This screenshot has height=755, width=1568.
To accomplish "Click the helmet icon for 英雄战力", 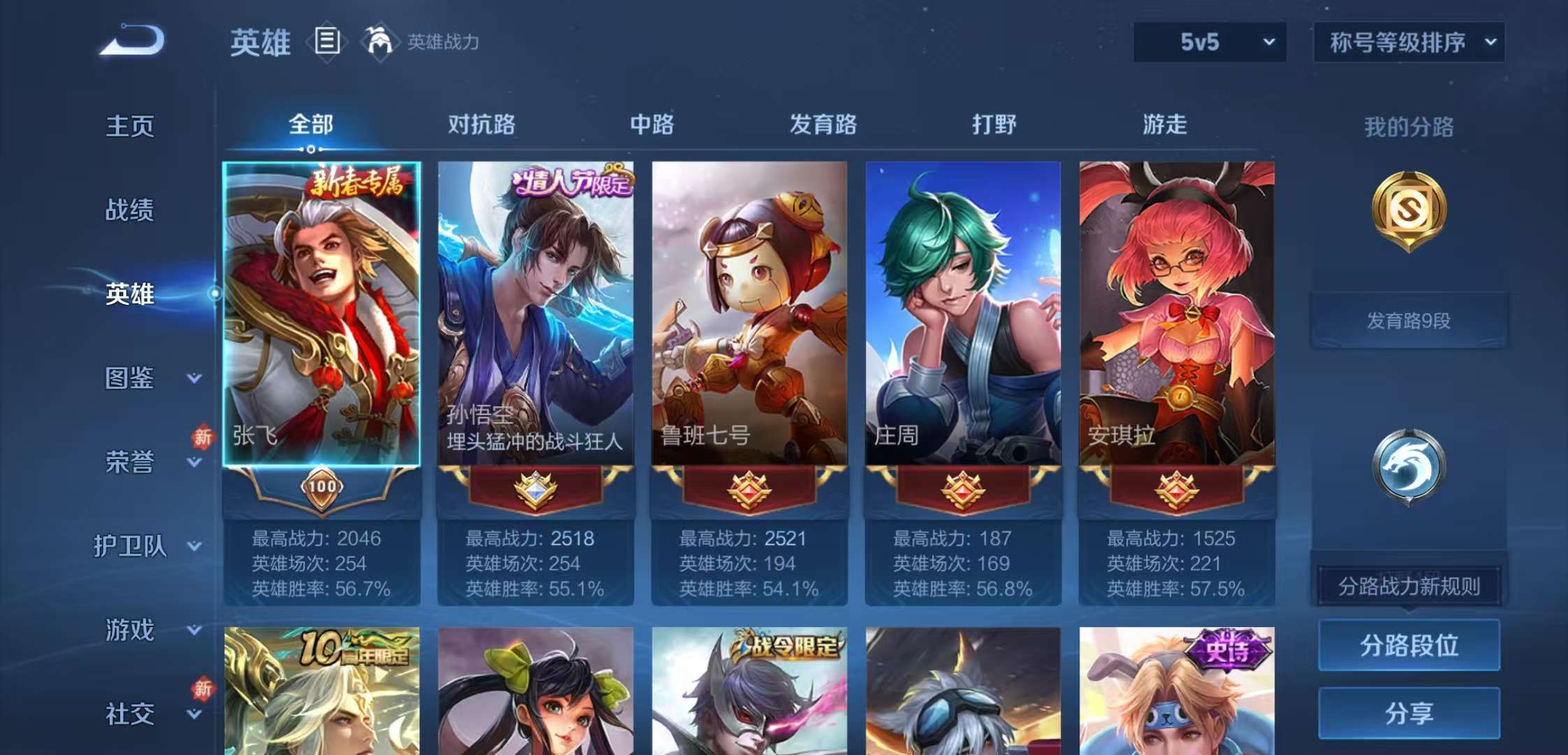I will tap(379, 42).
